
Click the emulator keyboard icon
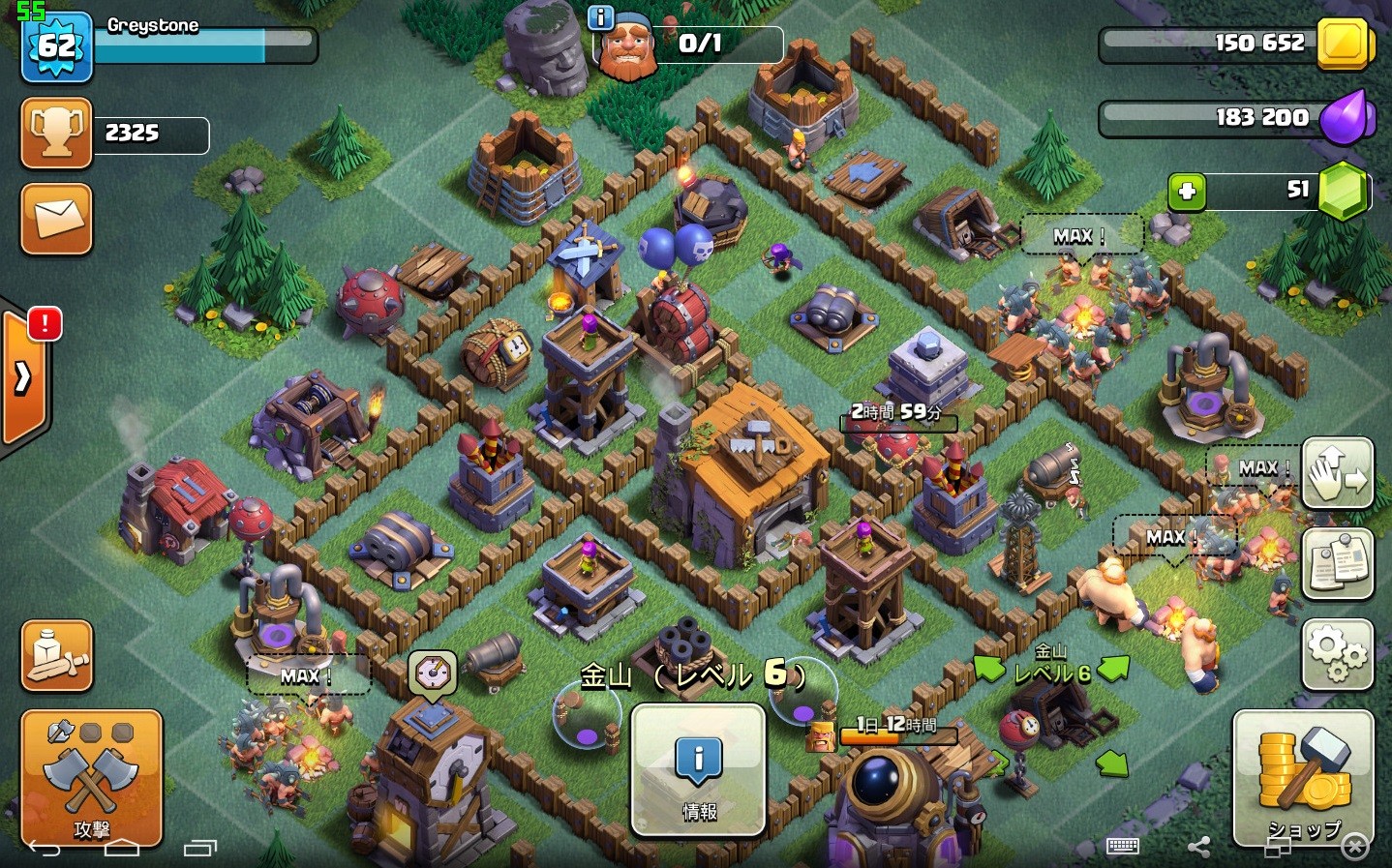coord(1122,847)
